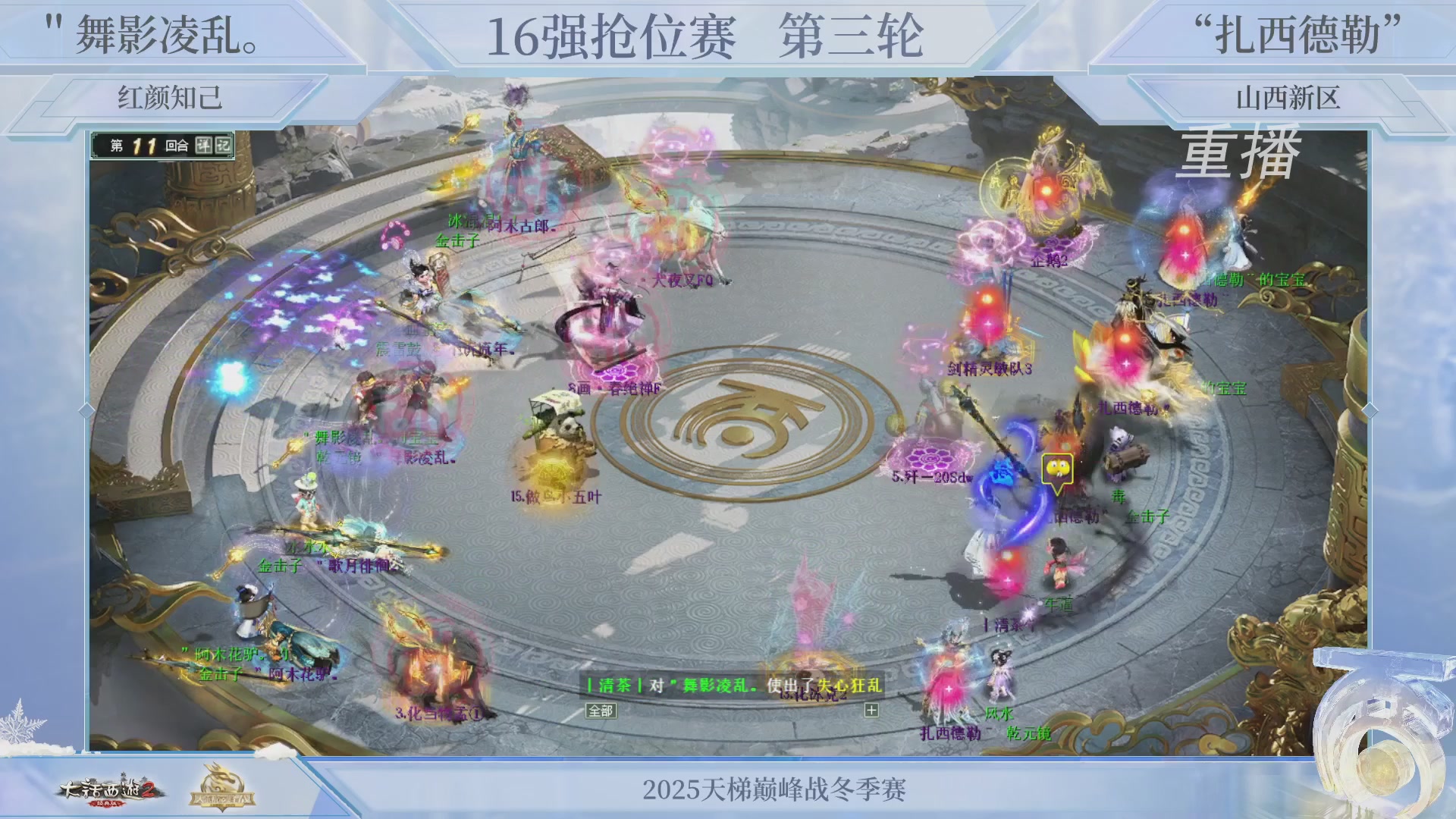Toggle the 全部 chat channel filter
Viewport: 1456px width, 819px height.
(601, 711)
